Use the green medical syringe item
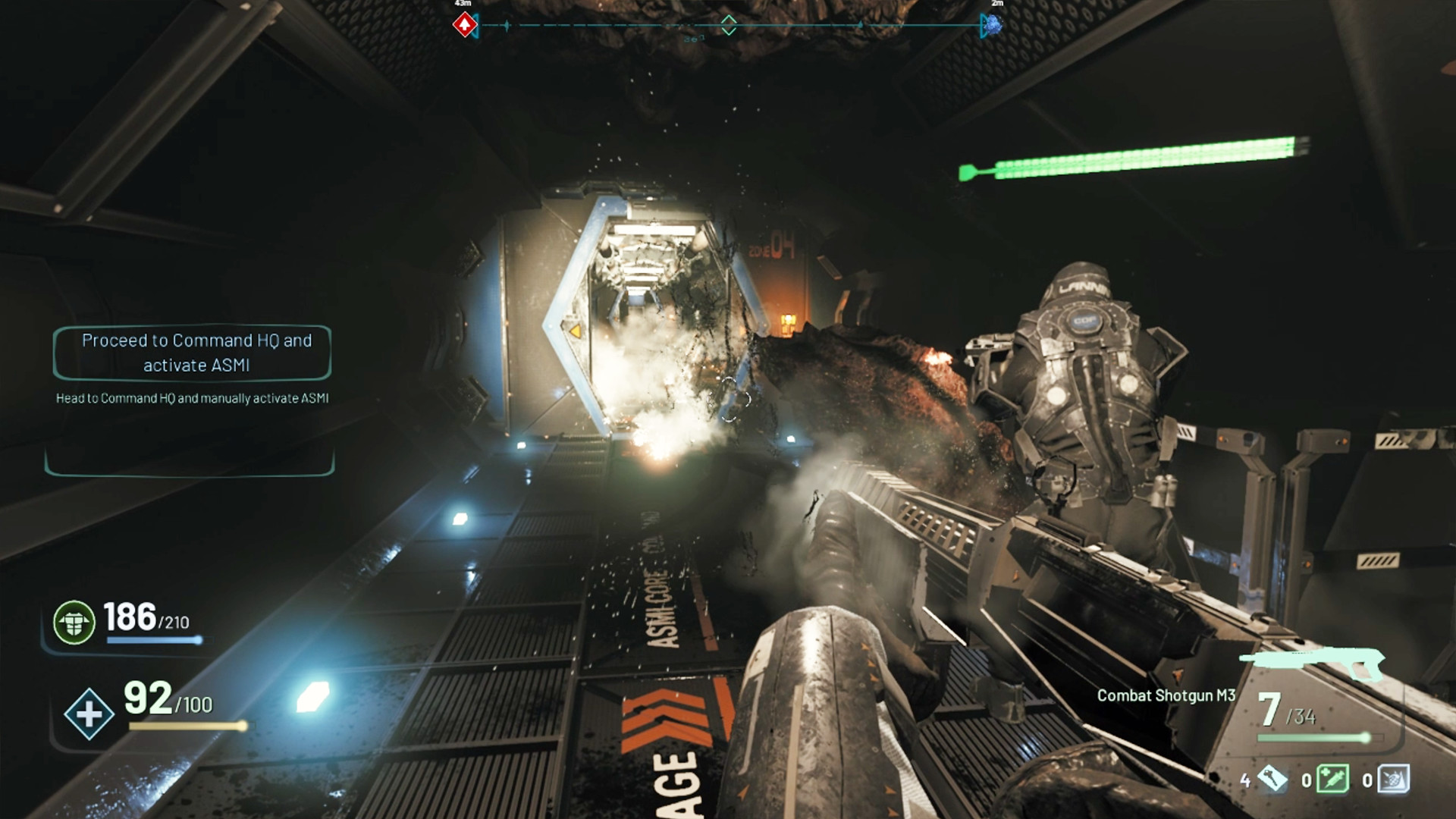 (1332, 779)
